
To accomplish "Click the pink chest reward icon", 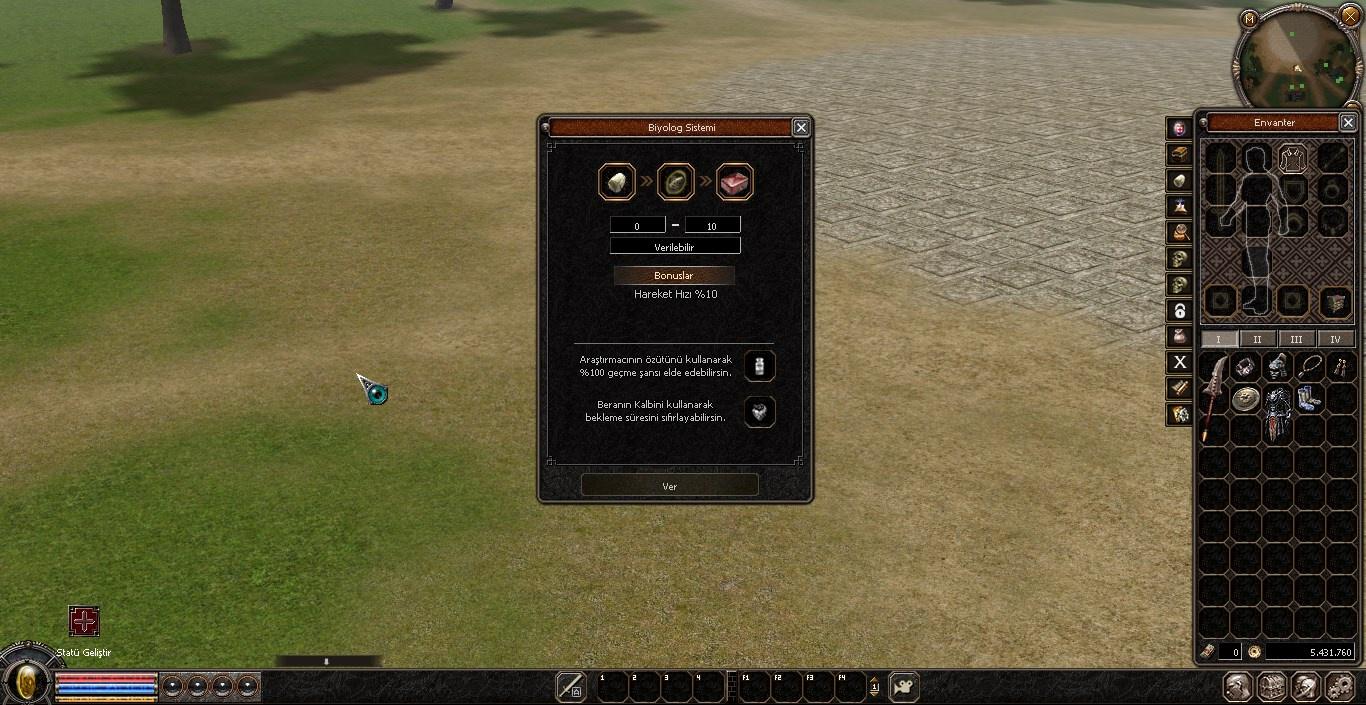I will [x=735, y=182].
